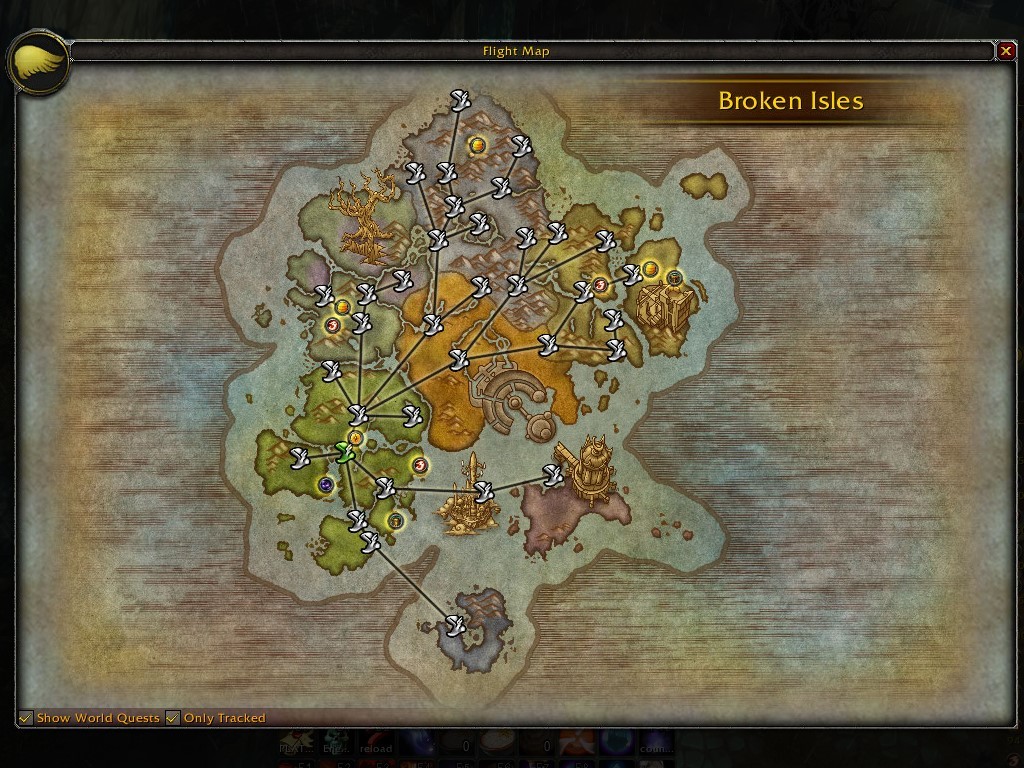The image size is (1024, 768).
Task: Choose the northernmost flight point on the map
Action: [459, 99]
